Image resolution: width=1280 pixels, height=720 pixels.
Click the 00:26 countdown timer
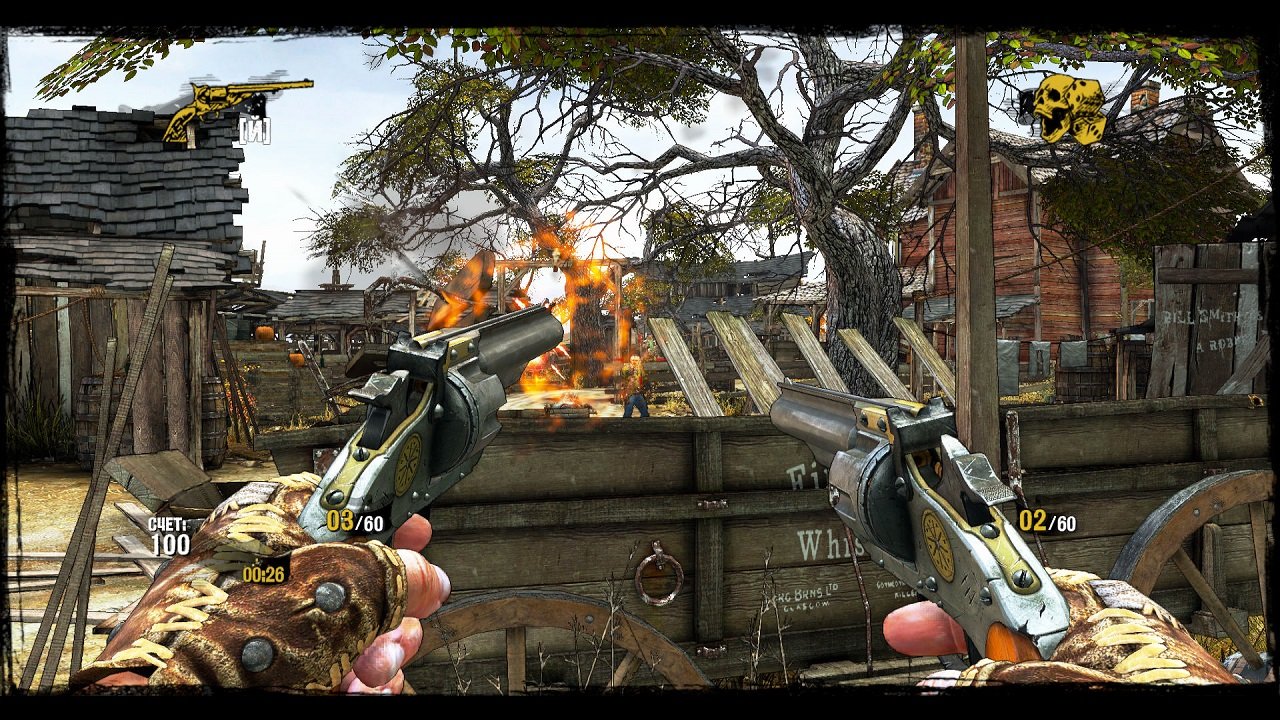[x=262, y=573]
